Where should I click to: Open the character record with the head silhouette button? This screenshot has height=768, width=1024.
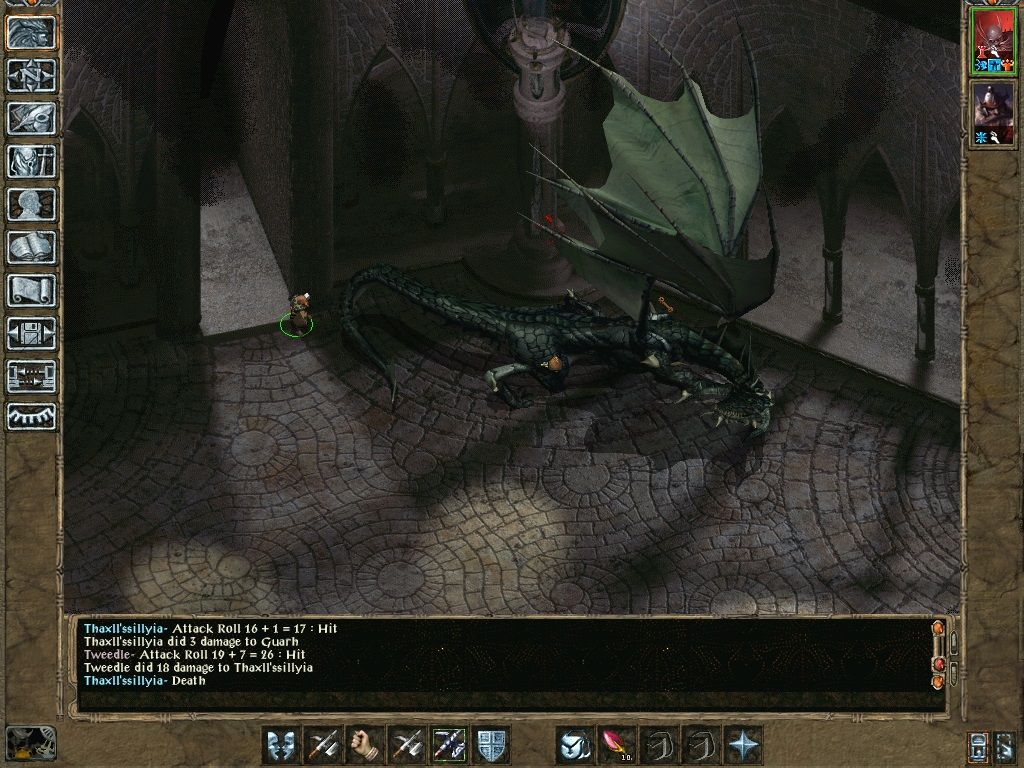[x=31, y=204]
